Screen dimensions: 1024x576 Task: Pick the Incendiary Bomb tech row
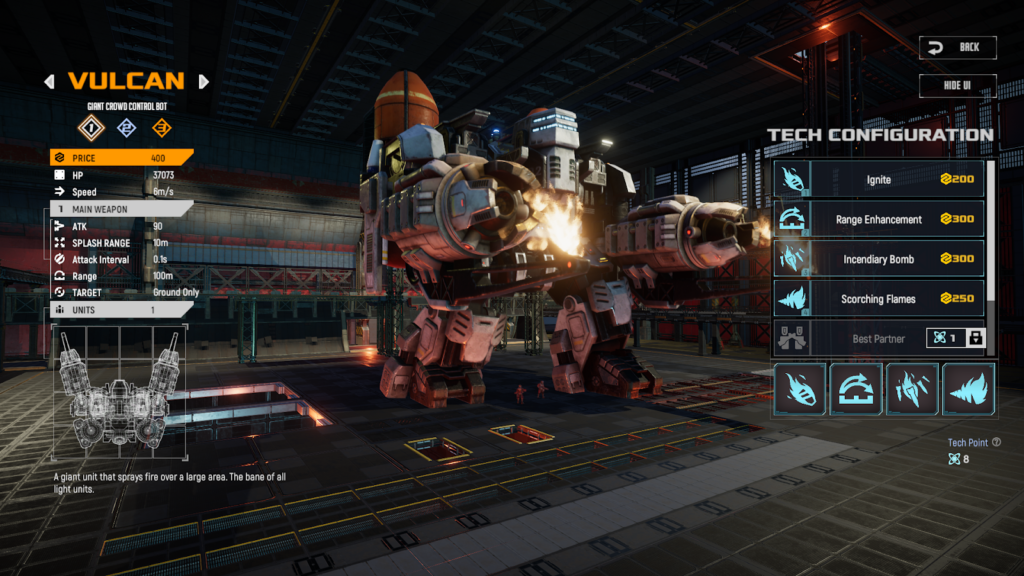878,259
